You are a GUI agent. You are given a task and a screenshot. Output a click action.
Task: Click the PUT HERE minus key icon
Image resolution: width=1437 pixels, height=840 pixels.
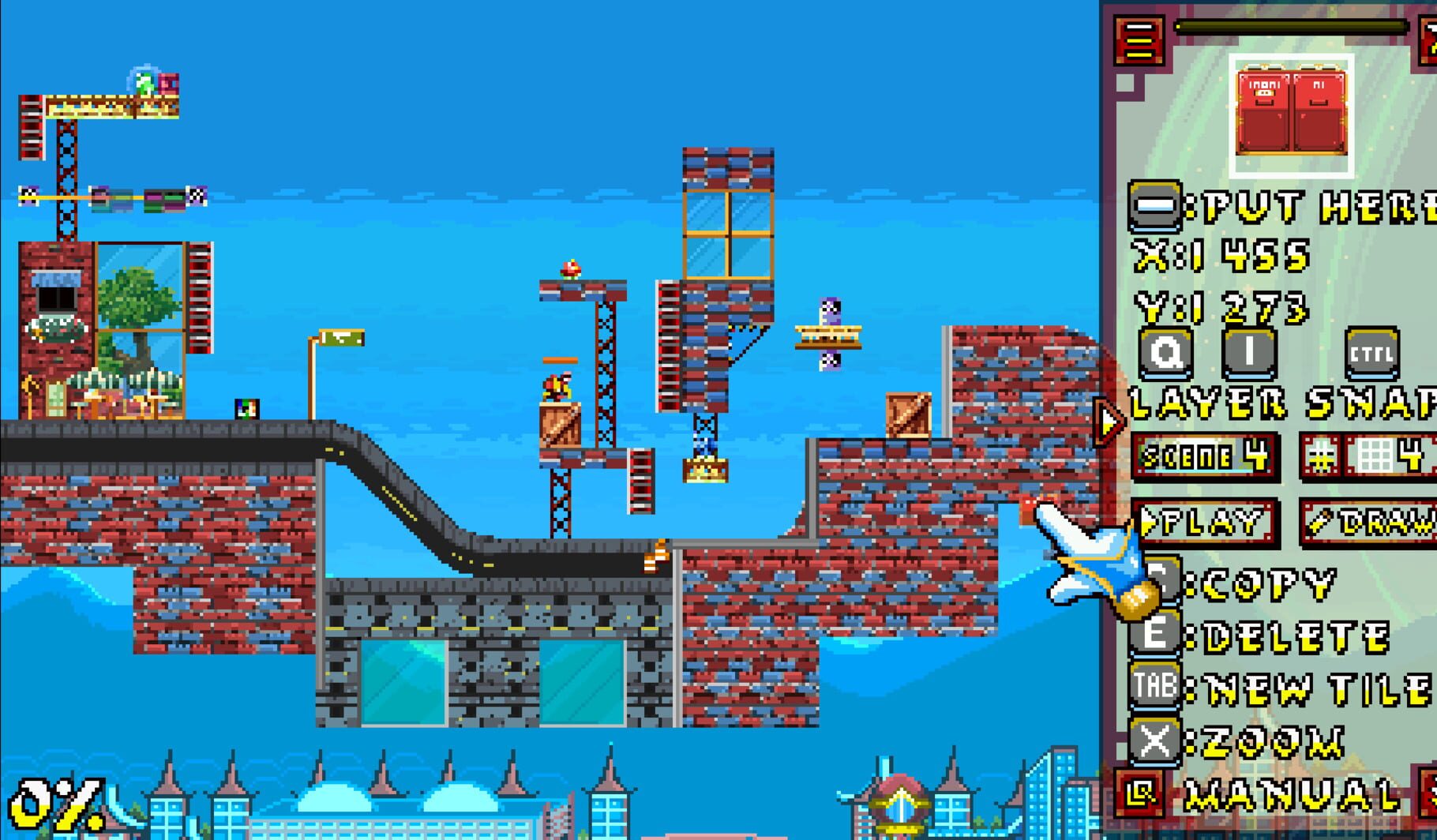click(x=1156, y=208)
